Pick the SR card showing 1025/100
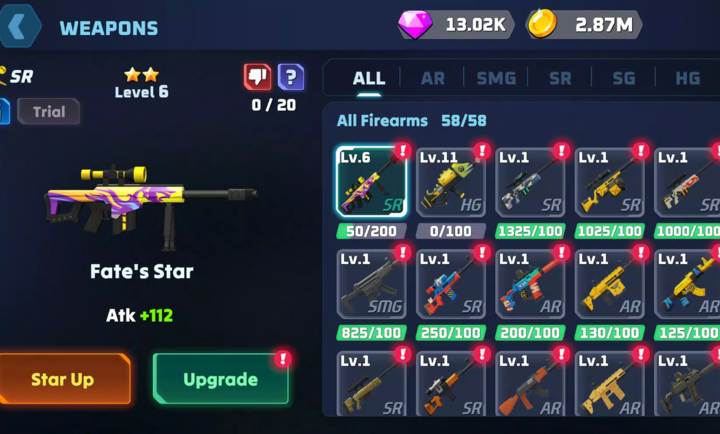This screenshot has height=434, width=720. pos(609,183)
